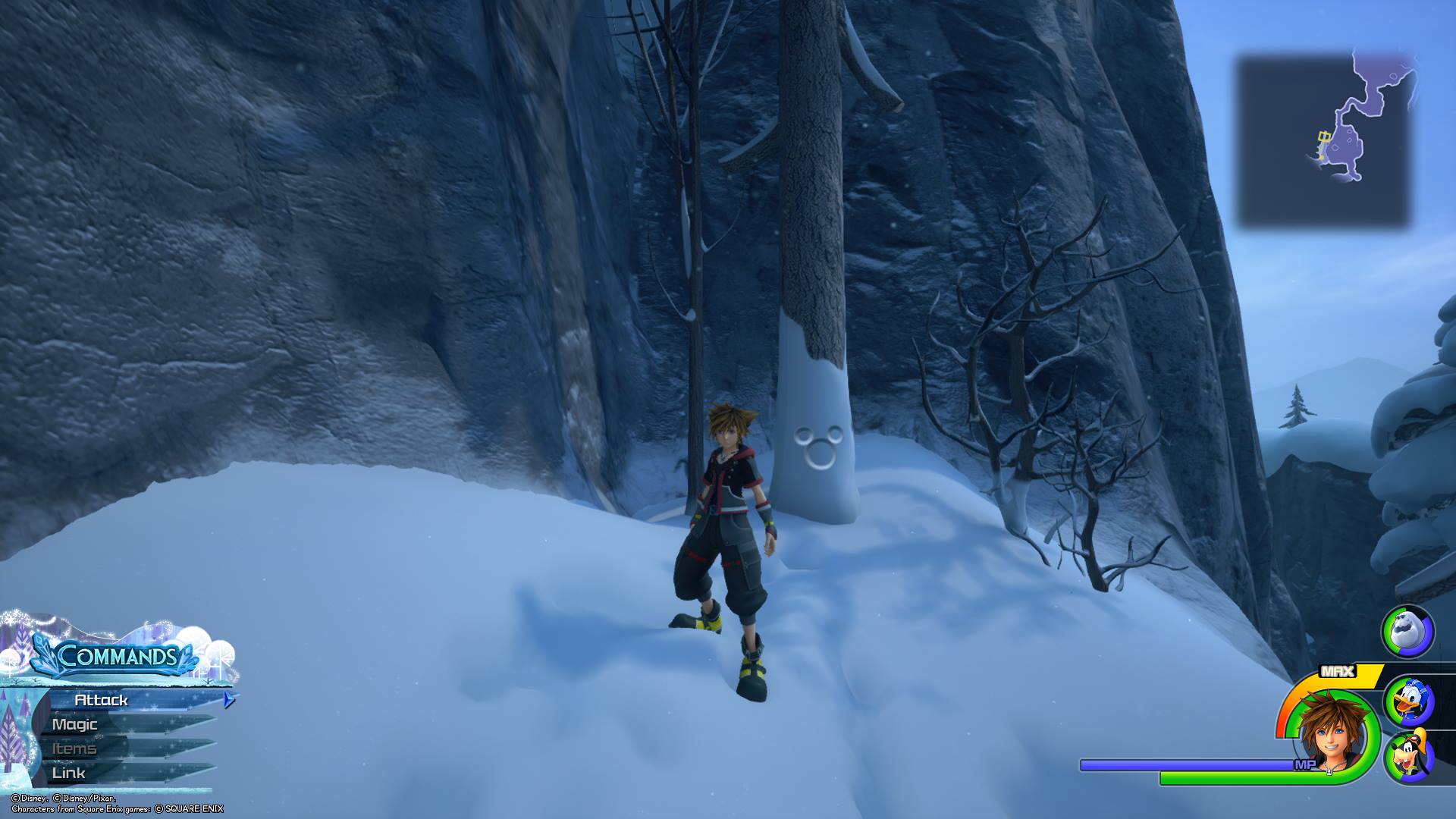Choose the Magic command
The width and height of the screenshot is (1456, 819).
pos(76,724)
